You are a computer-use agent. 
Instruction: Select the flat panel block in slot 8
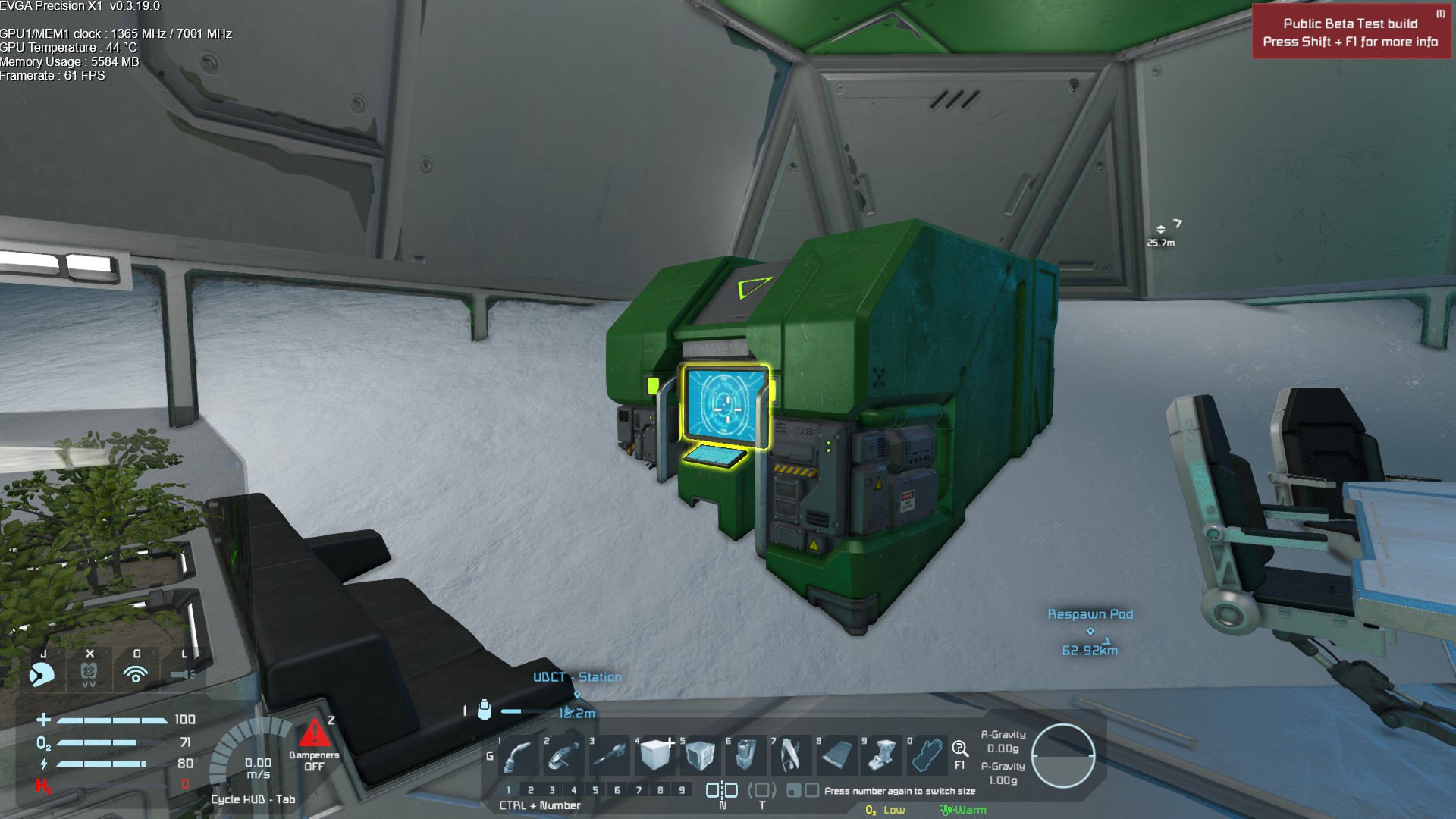[x=836, y=755]
